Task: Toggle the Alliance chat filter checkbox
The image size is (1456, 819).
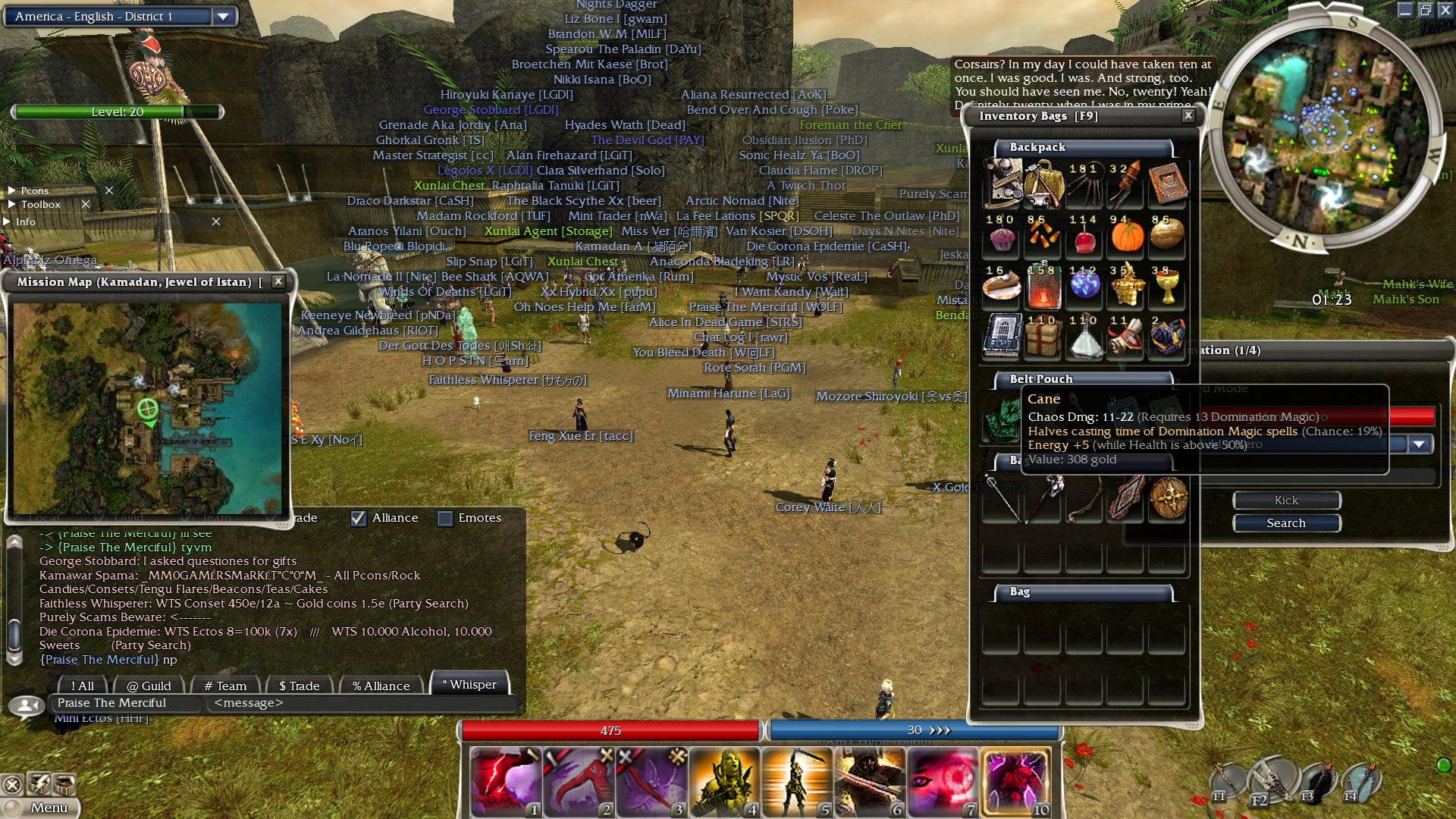Action: click(359, 518)
